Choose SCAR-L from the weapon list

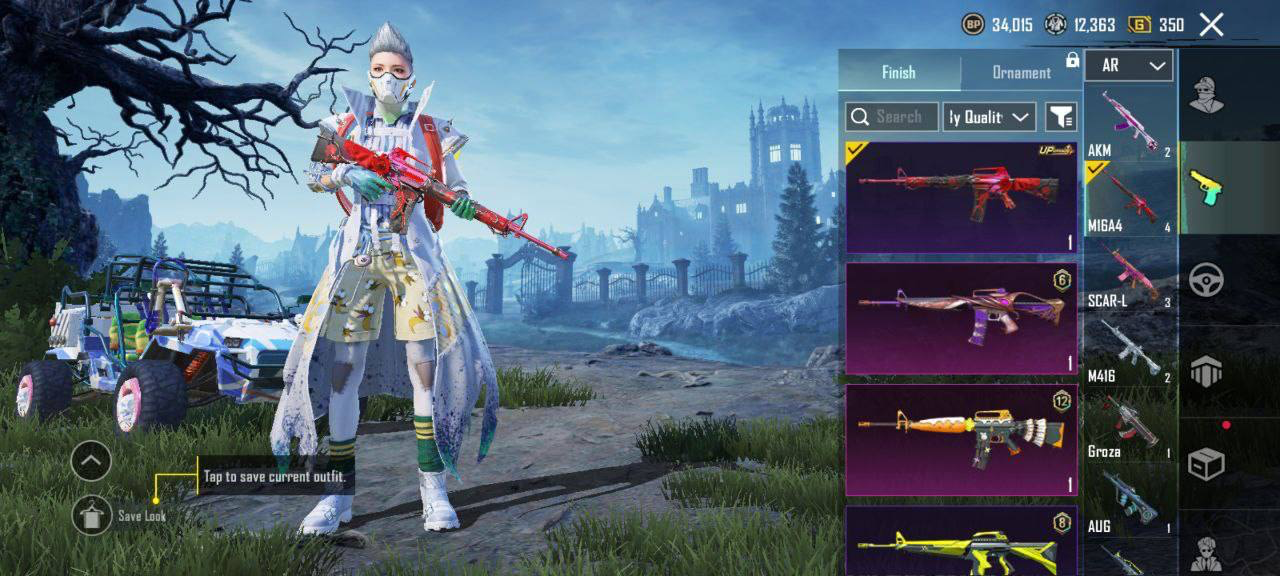click(x=1130, y=274)
